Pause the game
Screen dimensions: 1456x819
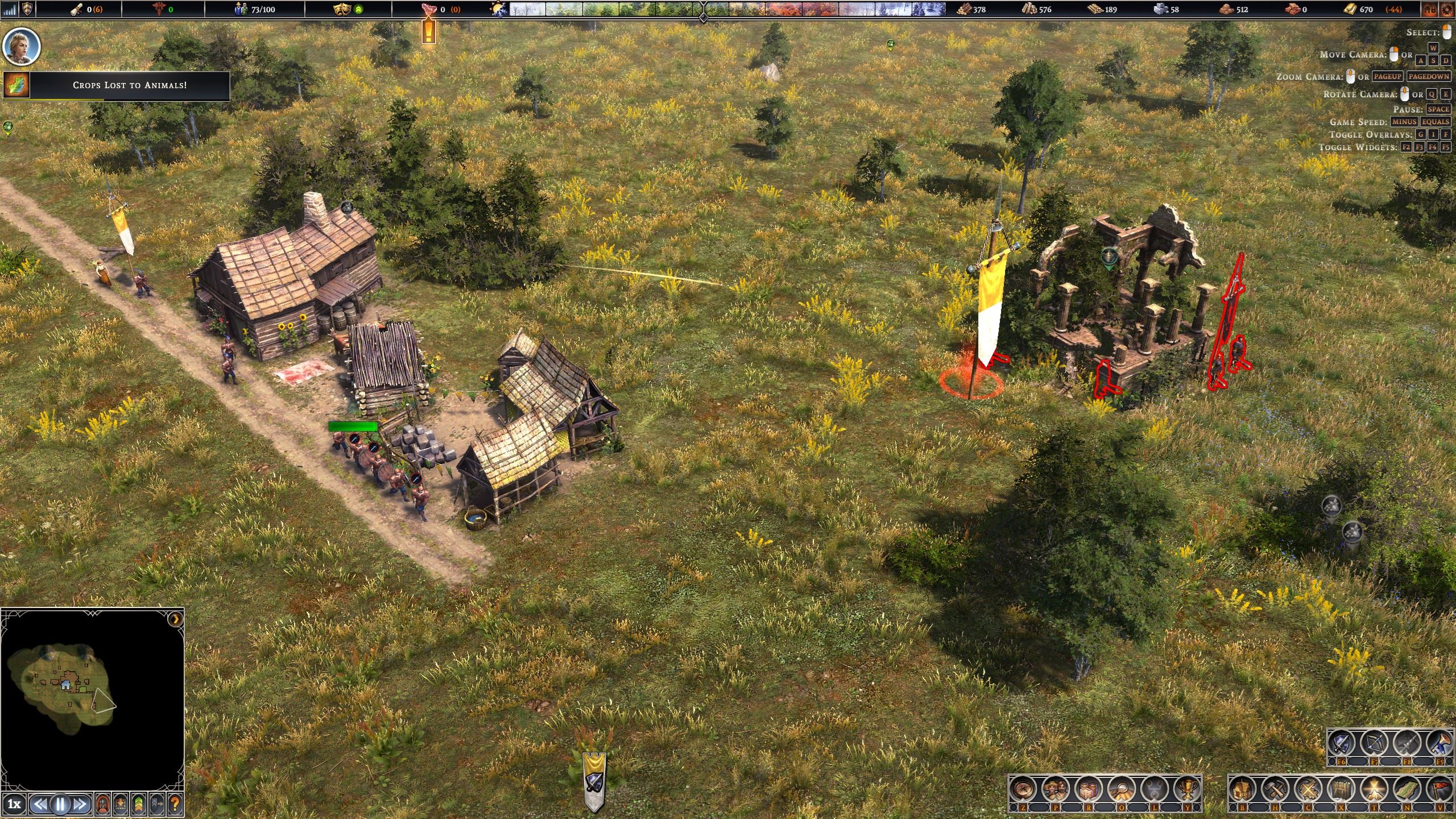coord(60,804)
